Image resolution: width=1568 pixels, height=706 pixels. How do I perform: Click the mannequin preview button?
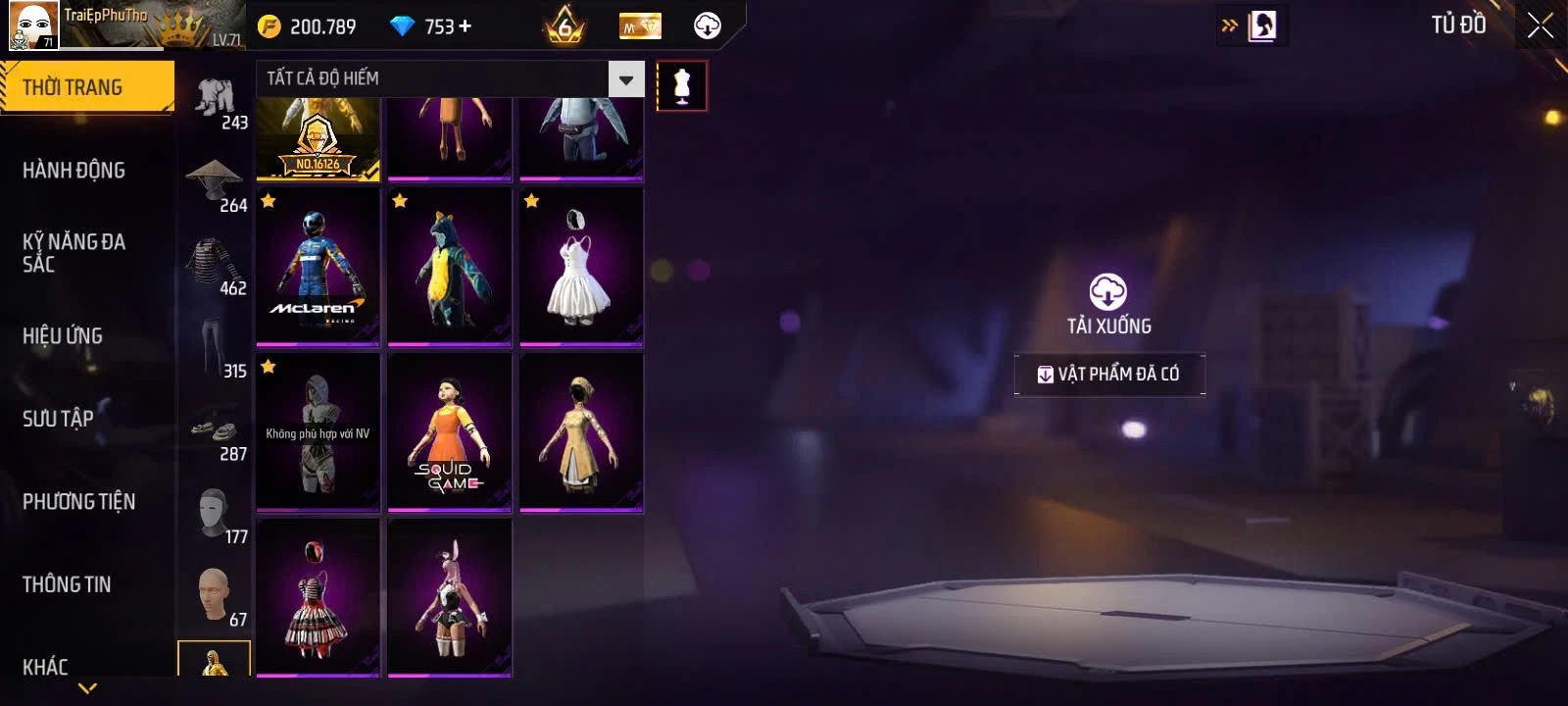(682, 86)
